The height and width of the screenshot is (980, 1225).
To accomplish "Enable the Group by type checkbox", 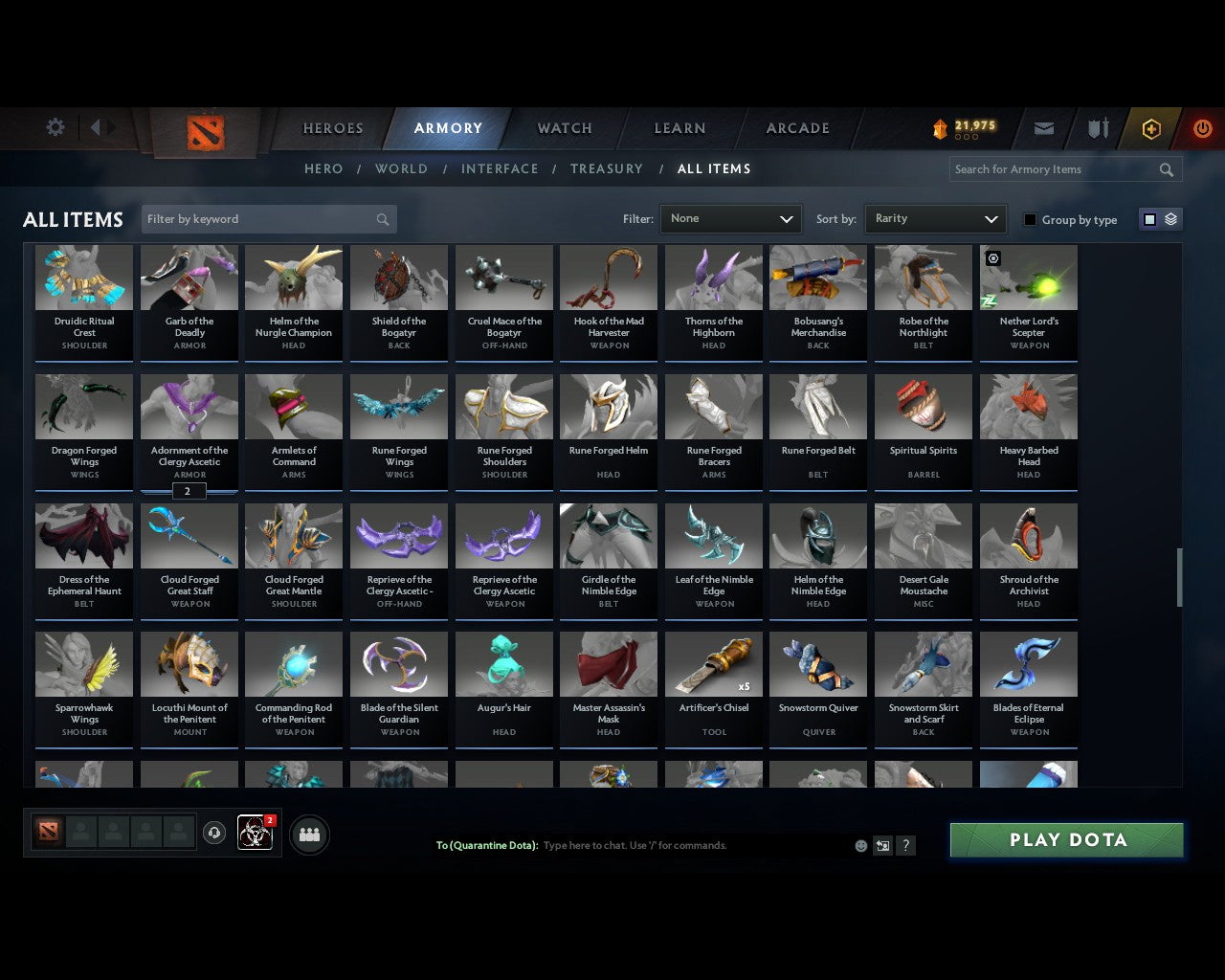I will pyautogui.click(x=1030, y=219).
